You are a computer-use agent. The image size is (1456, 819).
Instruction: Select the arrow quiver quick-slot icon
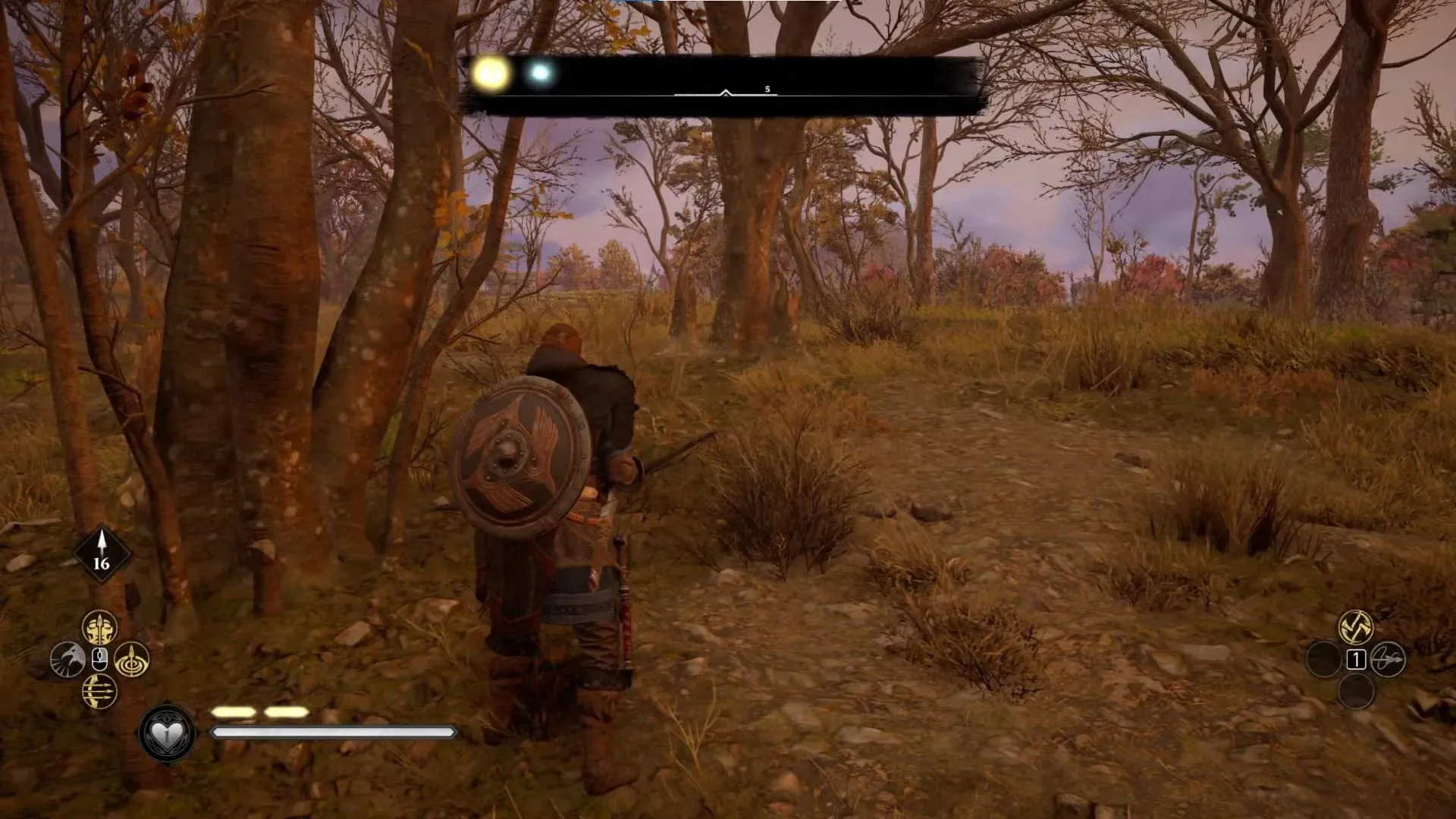(1389, 661)
